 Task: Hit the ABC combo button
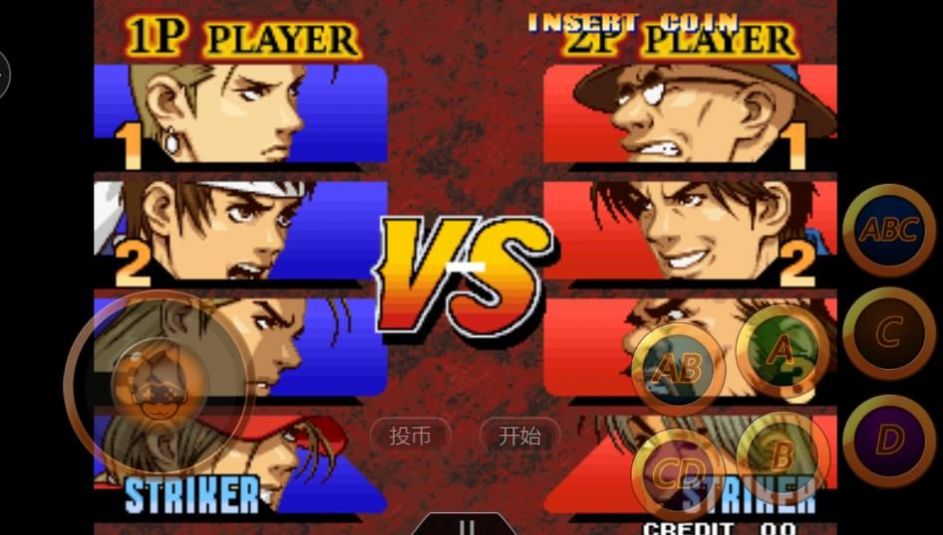[888, 232]
